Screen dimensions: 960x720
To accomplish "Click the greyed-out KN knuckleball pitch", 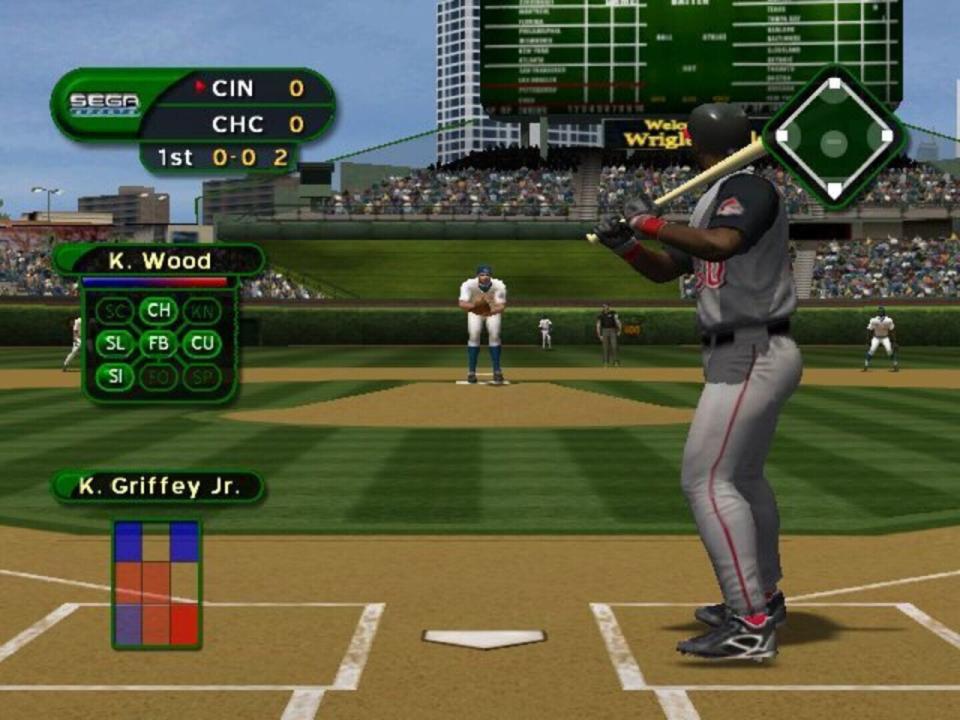I will (x=200, y=311).
